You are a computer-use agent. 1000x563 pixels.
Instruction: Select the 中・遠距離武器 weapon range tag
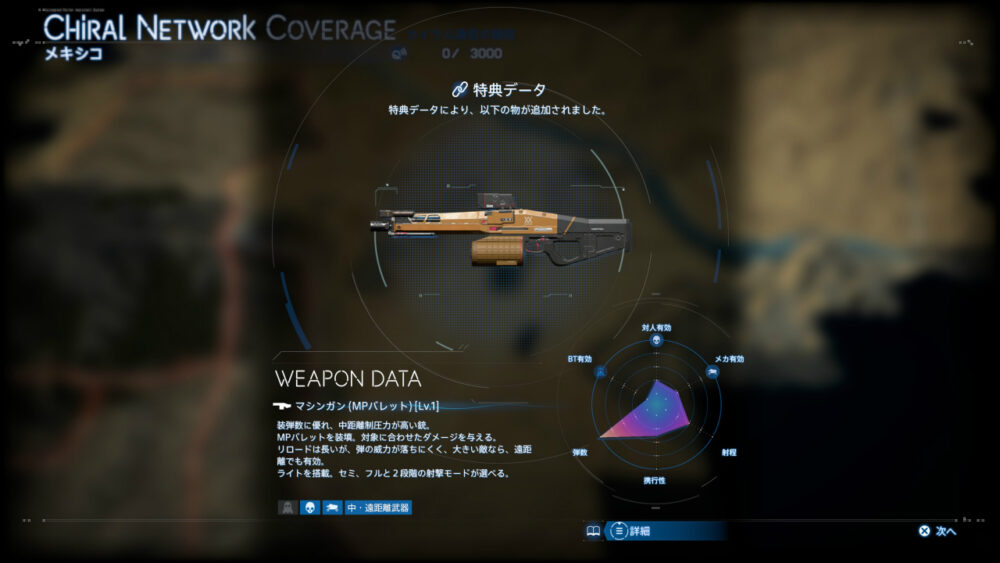tap(378, 507)
